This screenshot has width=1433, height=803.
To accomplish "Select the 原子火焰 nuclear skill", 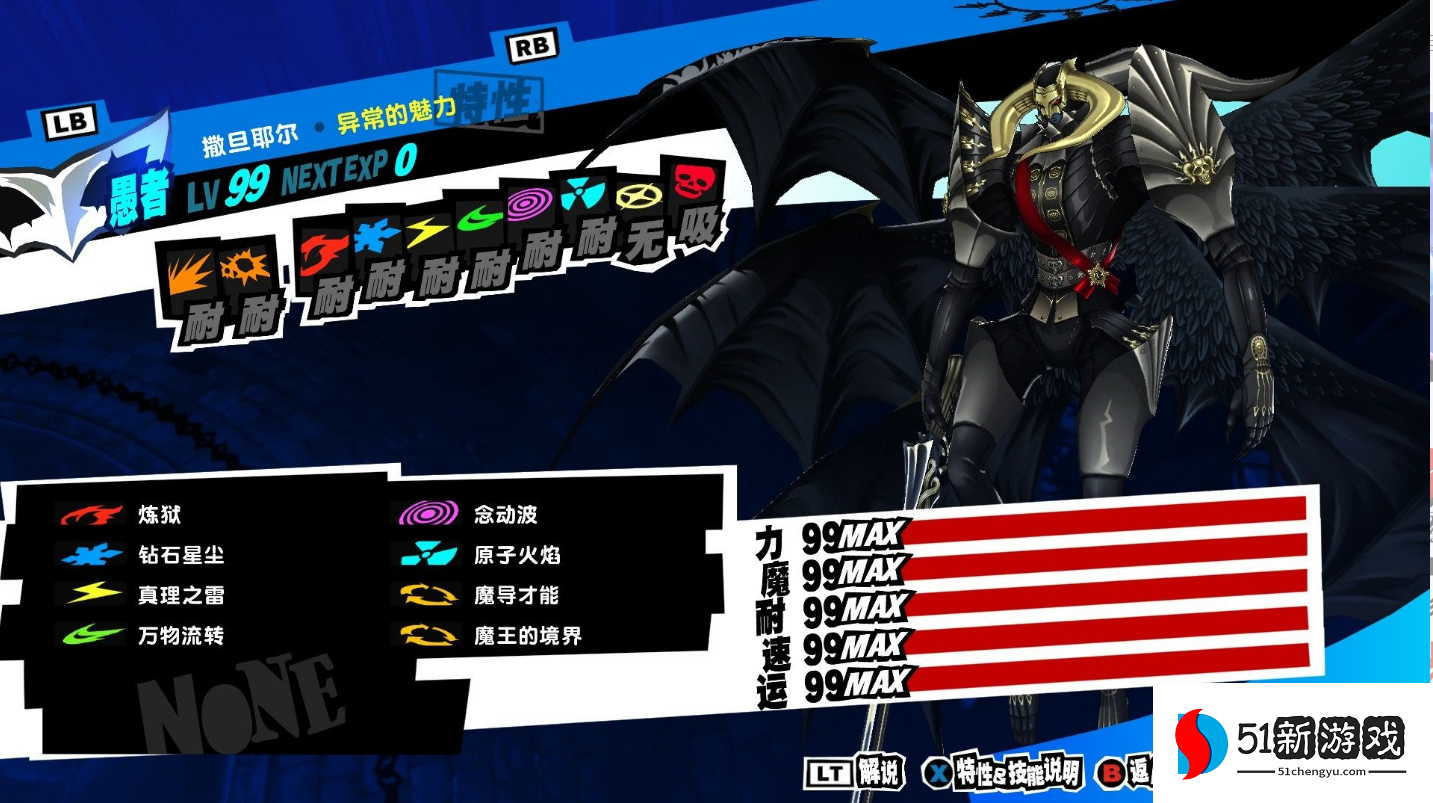I will pyautogui.click(x=516, y=555).
